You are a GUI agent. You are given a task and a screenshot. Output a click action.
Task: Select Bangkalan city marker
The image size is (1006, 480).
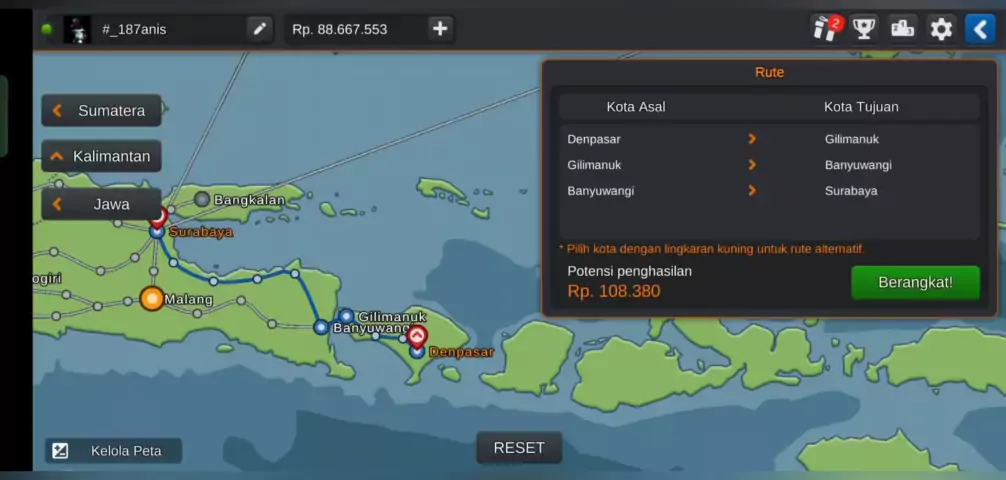[202, 200]
